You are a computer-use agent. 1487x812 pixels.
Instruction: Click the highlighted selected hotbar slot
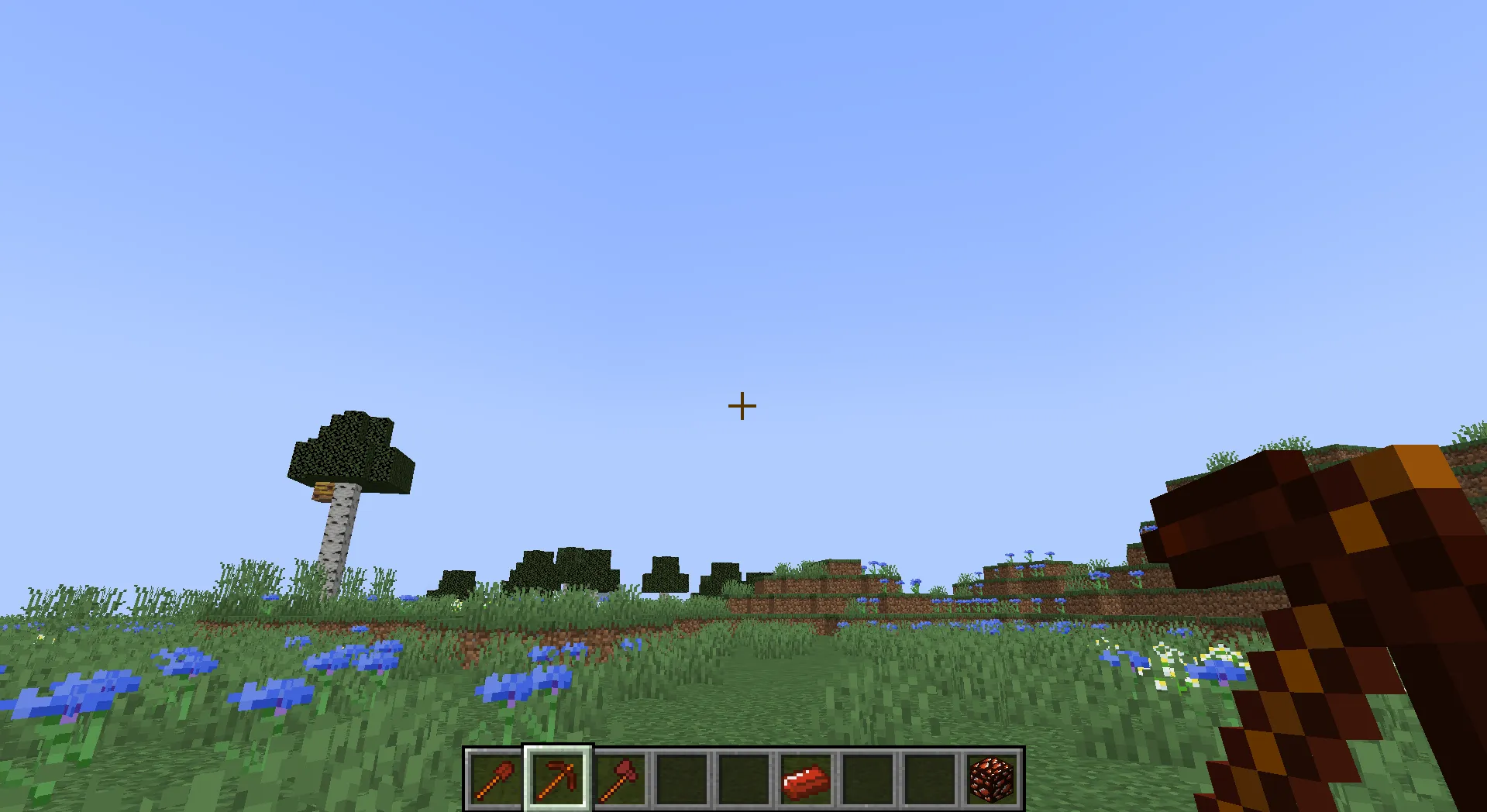coord(557,779)
